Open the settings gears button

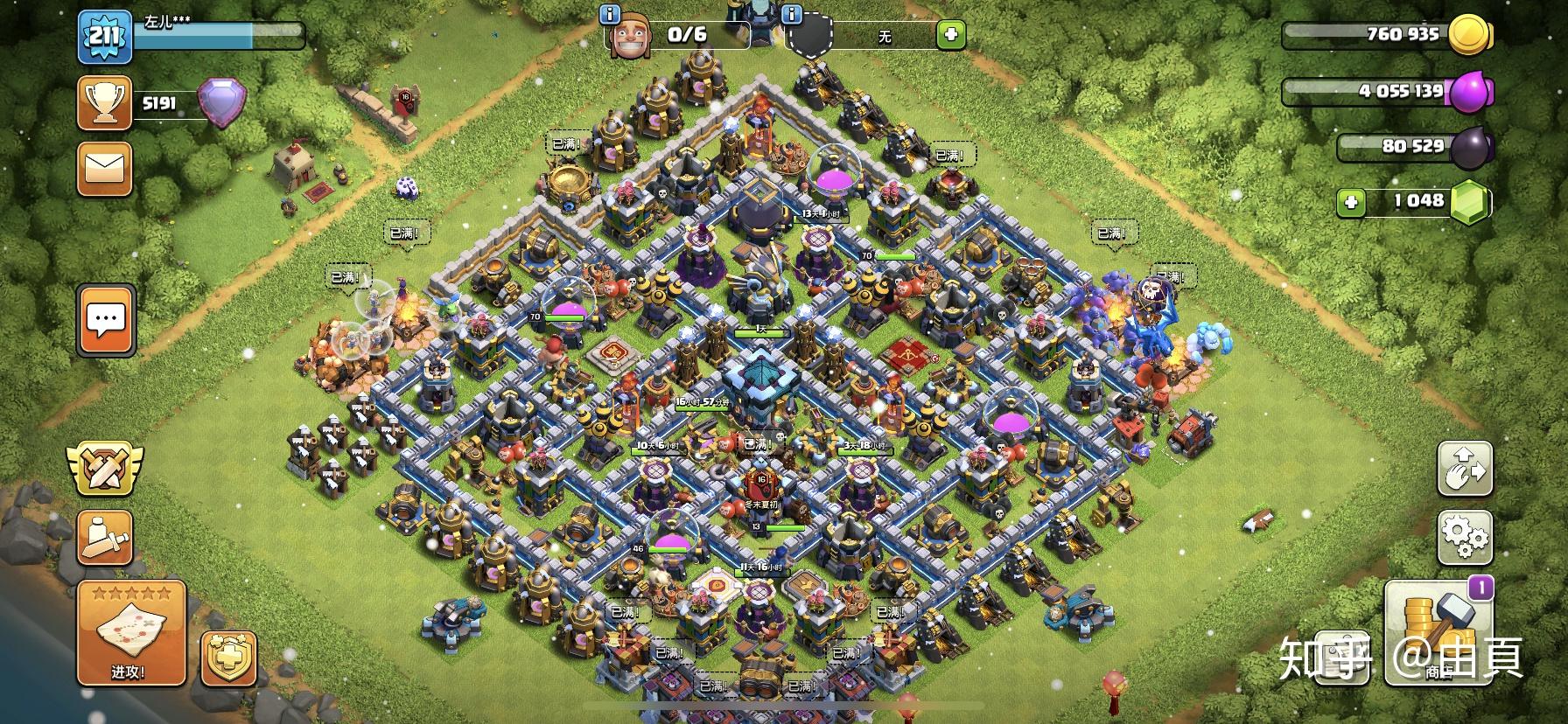(x=1465, y=535)
